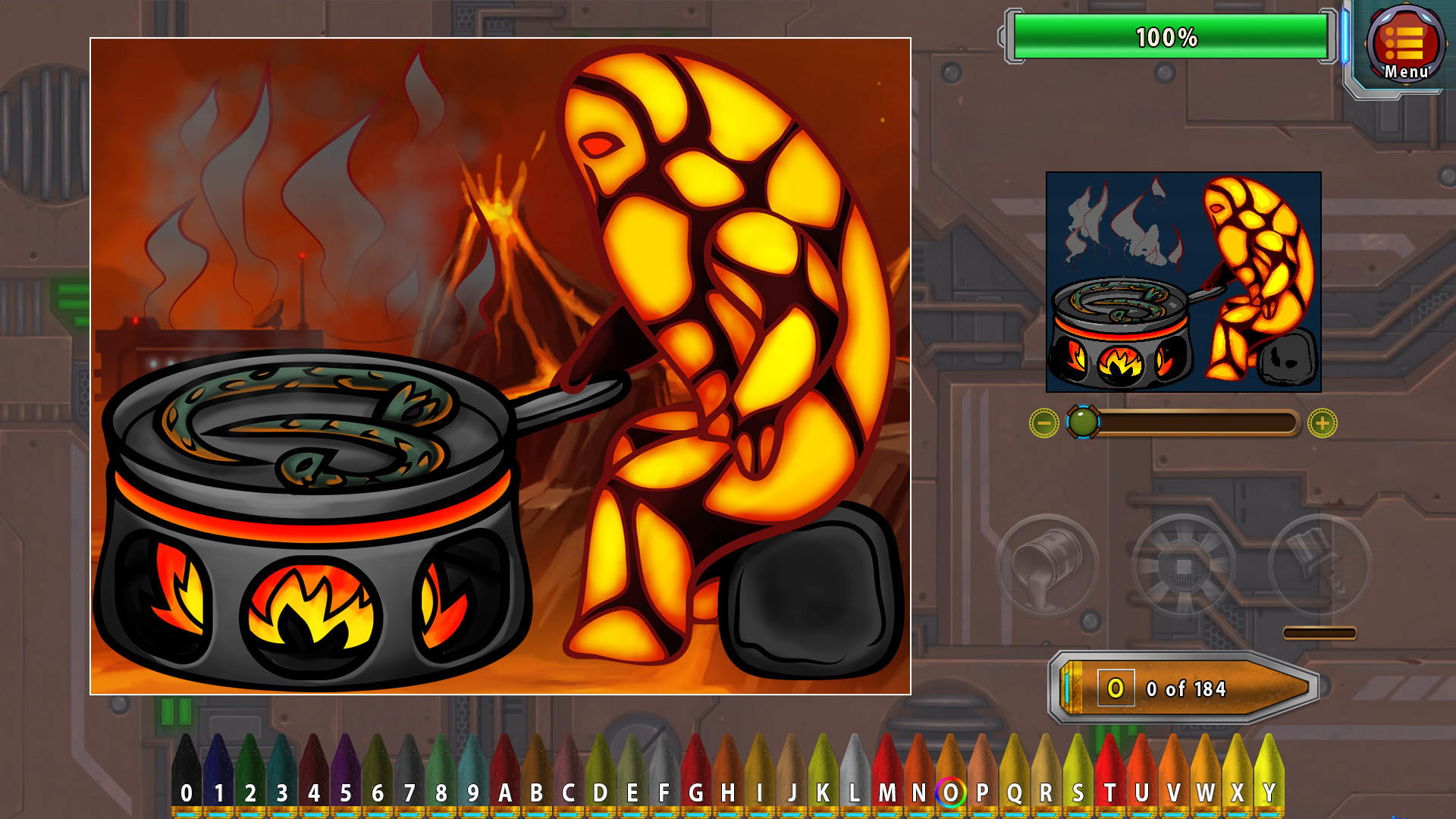The height and width of the screenshot is (819, 1456).
Task: Select the light blue 9 crayon
Action: coord(472,792)
